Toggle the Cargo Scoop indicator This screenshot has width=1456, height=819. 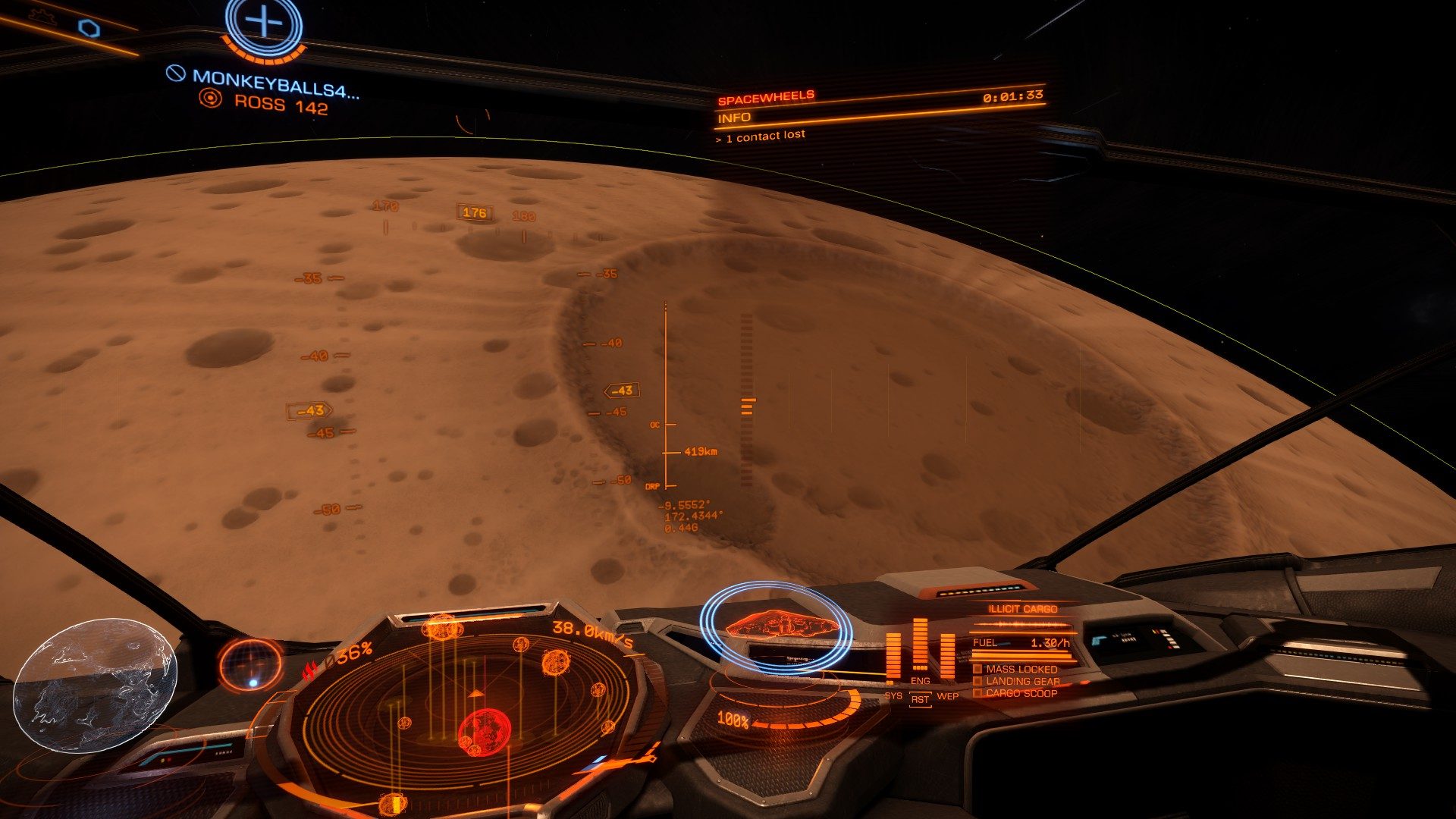[x=1021, y=693]
